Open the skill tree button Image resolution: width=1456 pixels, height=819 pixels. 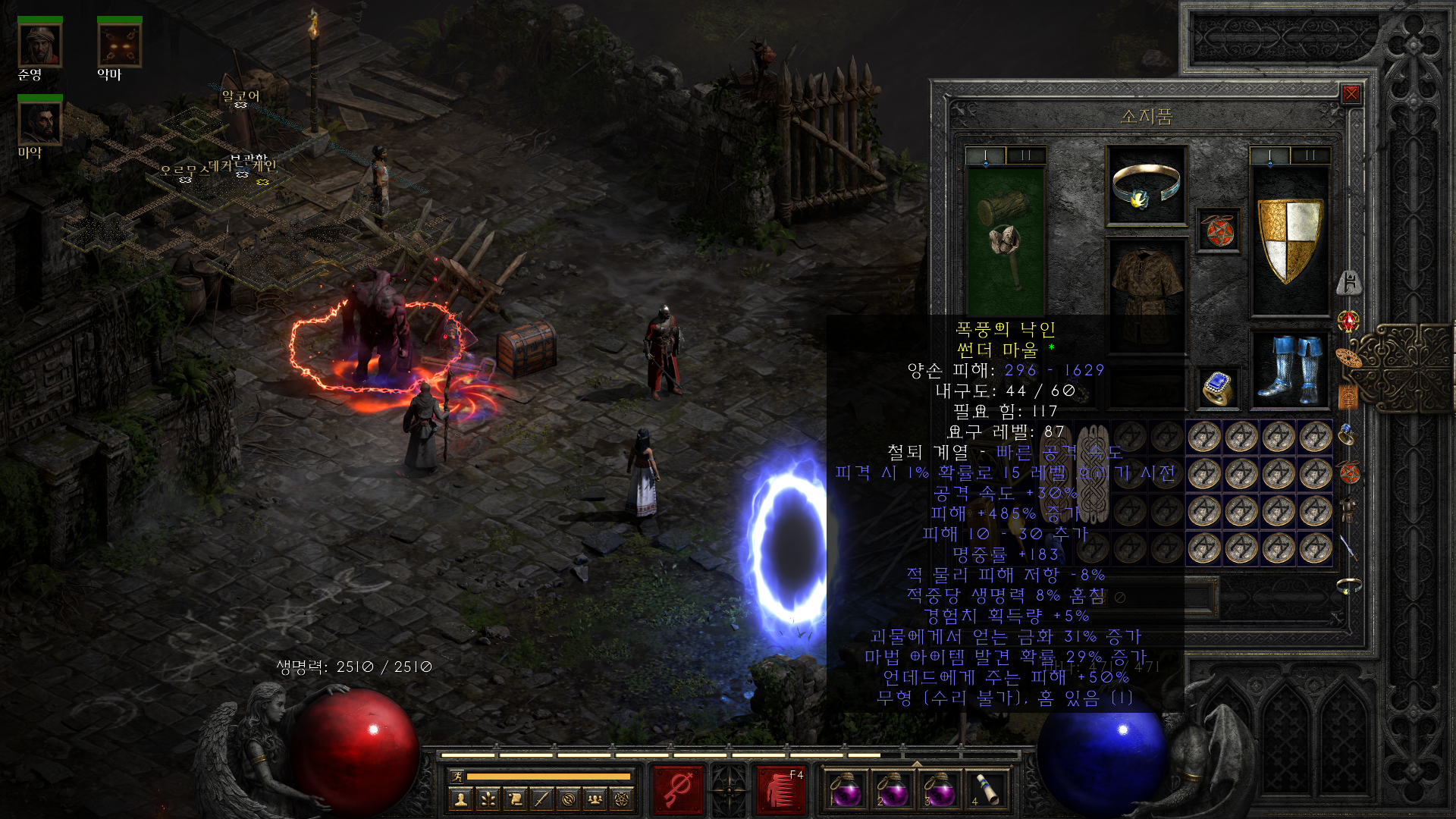(x=488, y=799)
